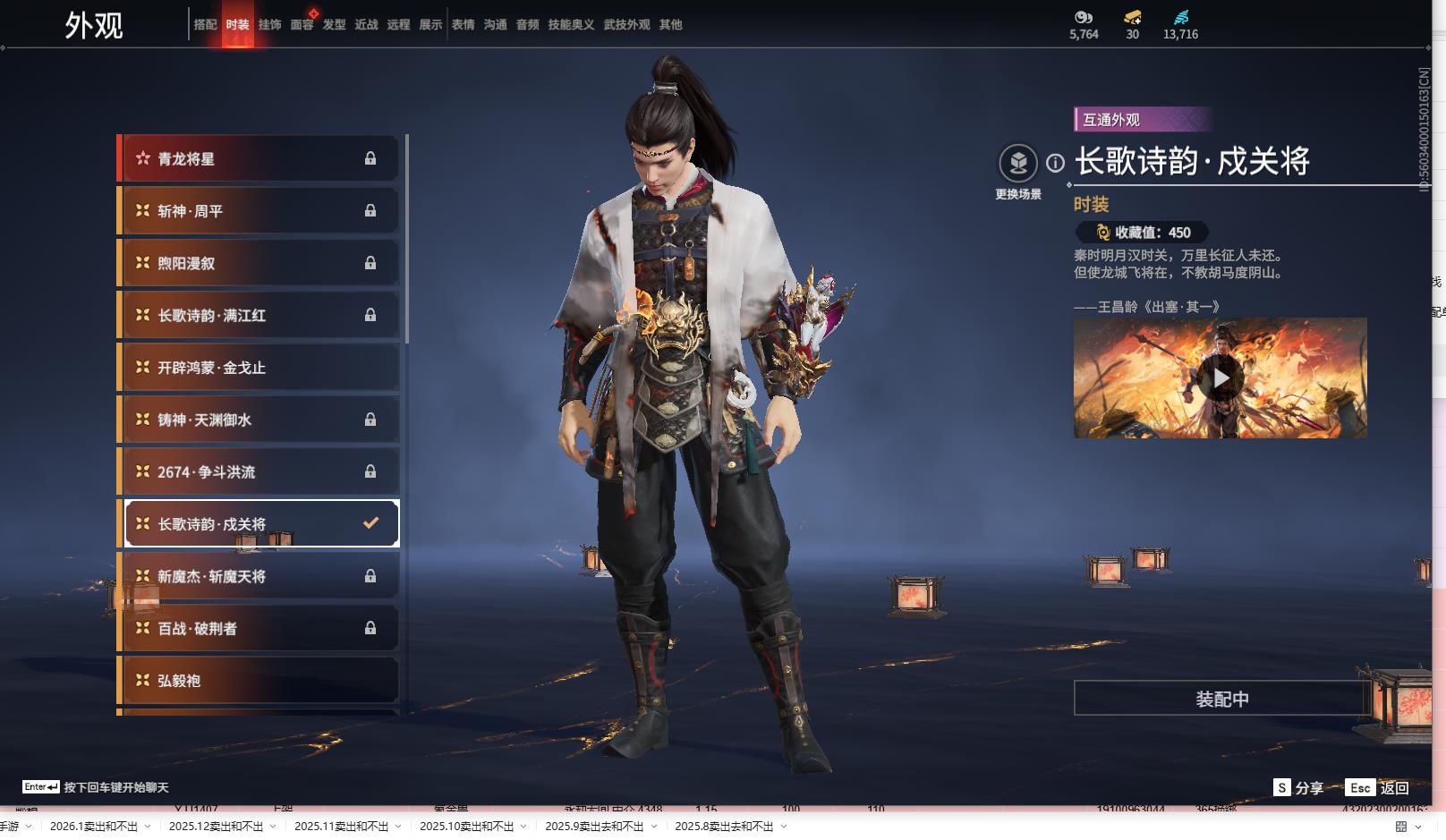This screenshot has width=1446, height=840.
Task: Choose the 铸神·天渊御水 outfit
Action: click(x=259, y=420)
